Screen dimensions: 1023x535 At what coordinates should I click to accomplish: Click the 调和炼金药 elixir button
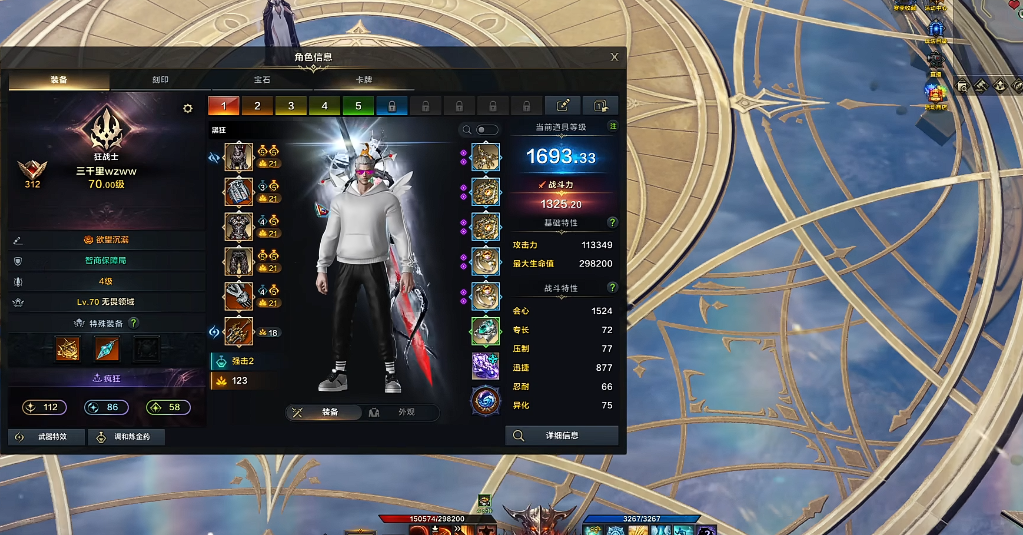(x=125, y=437)
